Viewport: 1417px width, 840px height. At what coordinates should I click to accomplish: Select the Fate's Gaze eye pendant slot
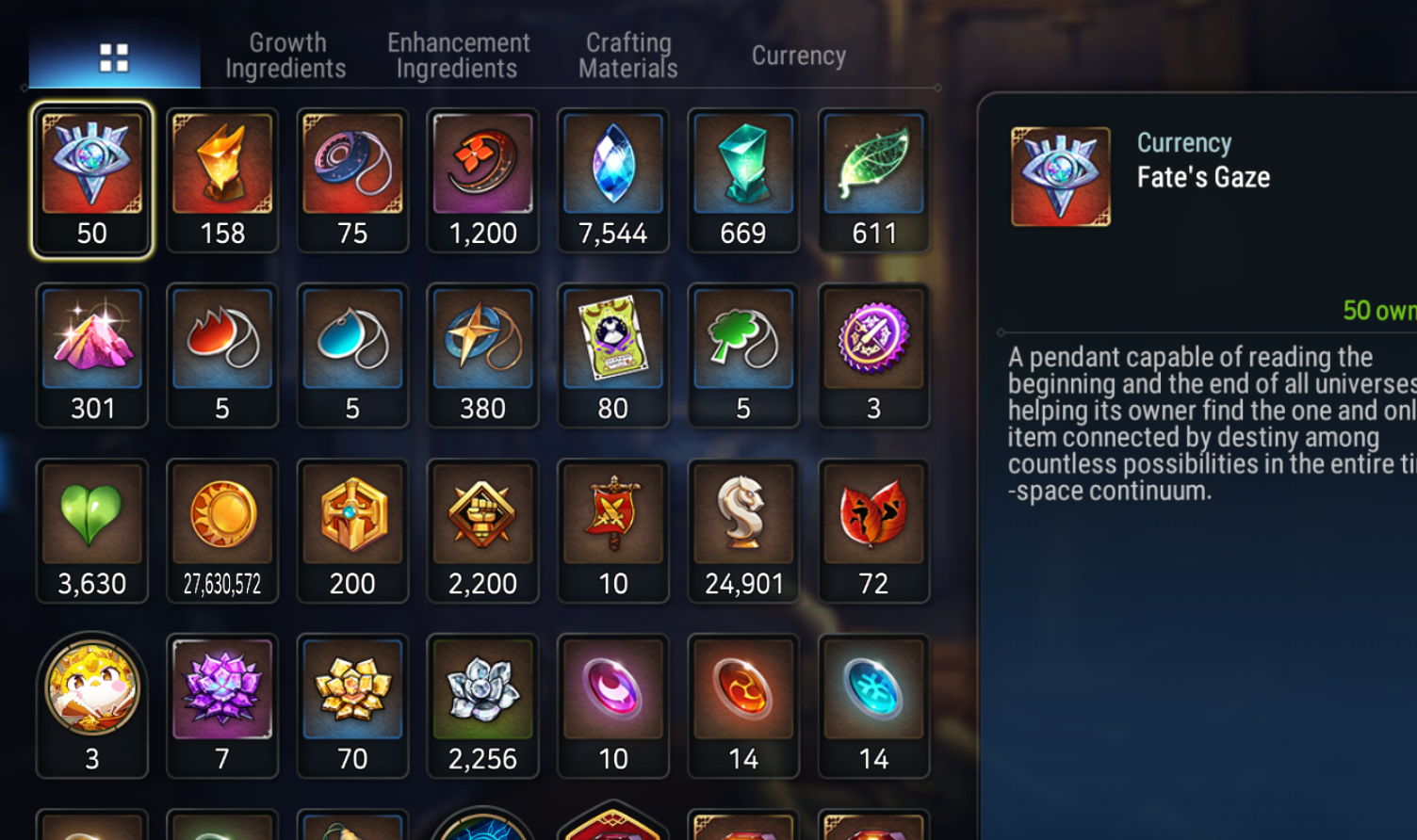[91, 179]
